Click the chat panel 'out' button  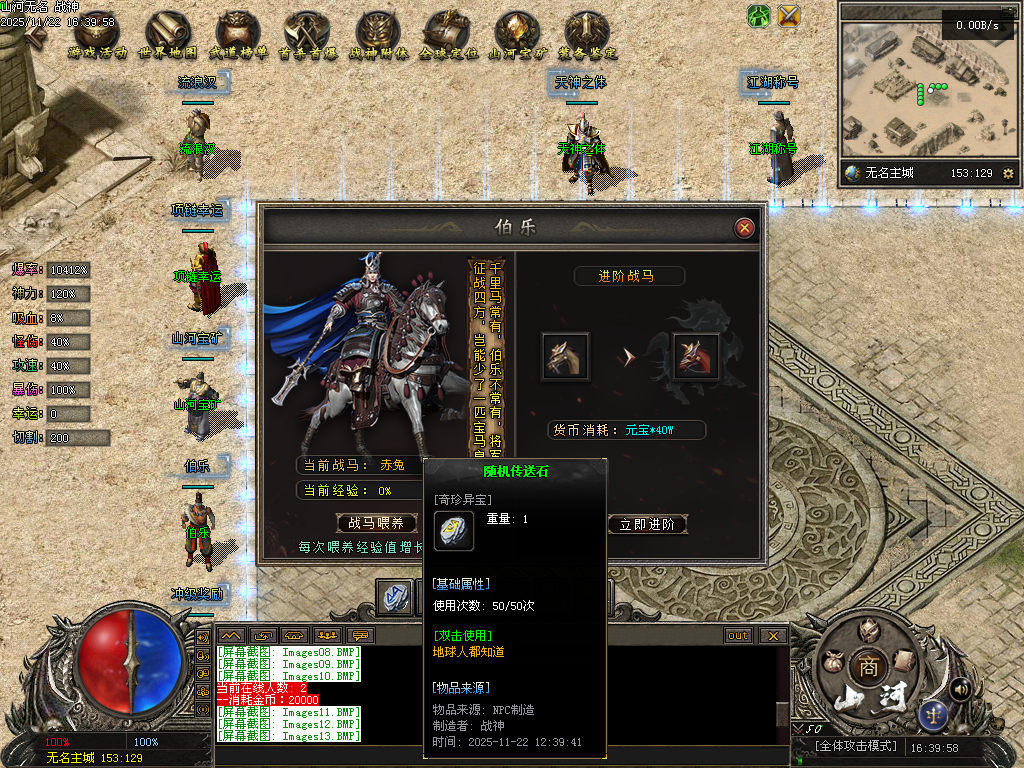(x=738, y=636)
